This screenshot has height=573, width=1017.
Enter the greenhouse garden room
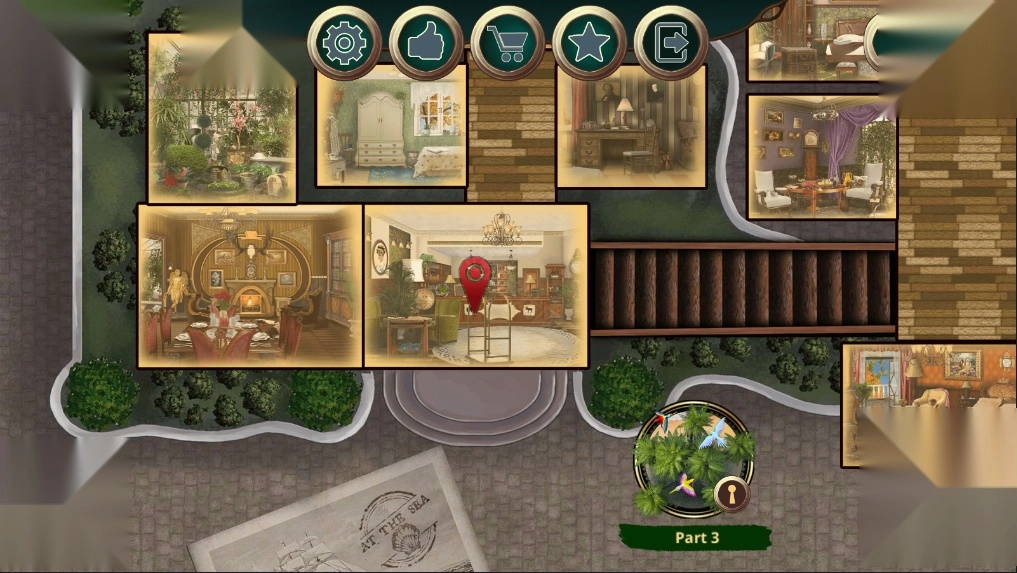(221, 120)
